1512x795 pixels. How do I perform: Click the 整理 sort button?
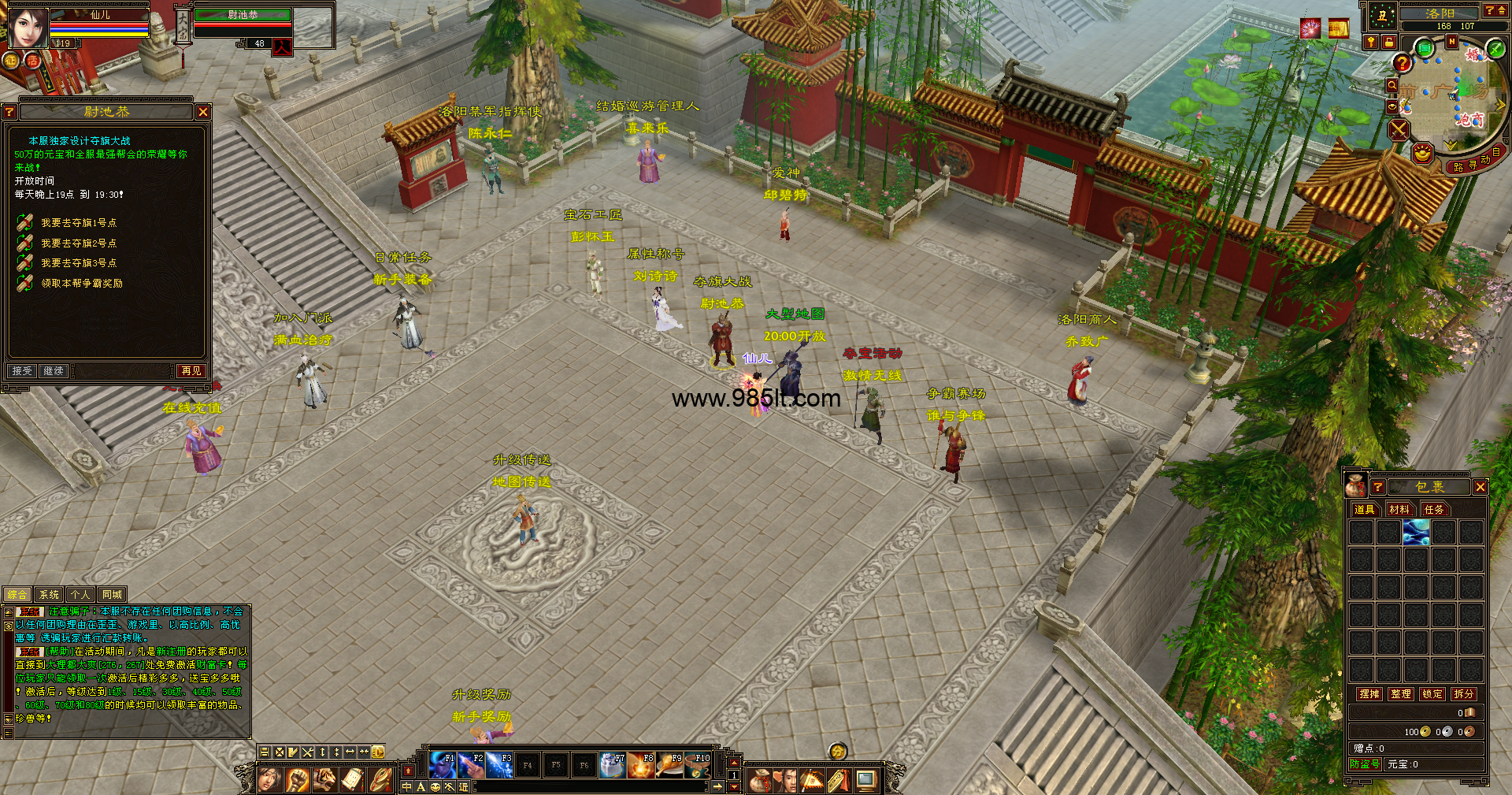(x=1401, y=694)
